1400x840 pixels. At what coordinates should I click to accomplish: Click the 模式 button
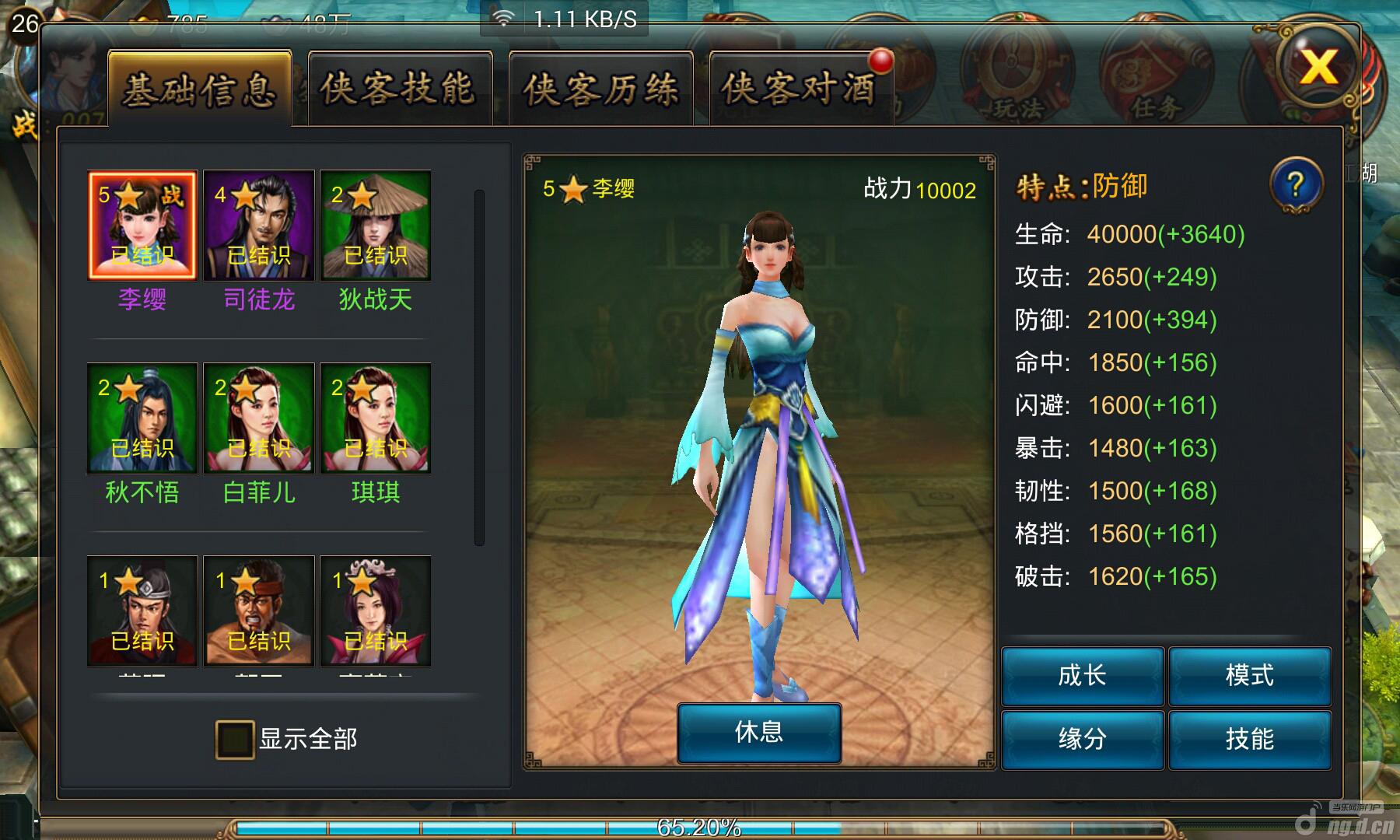[1250, 676]
